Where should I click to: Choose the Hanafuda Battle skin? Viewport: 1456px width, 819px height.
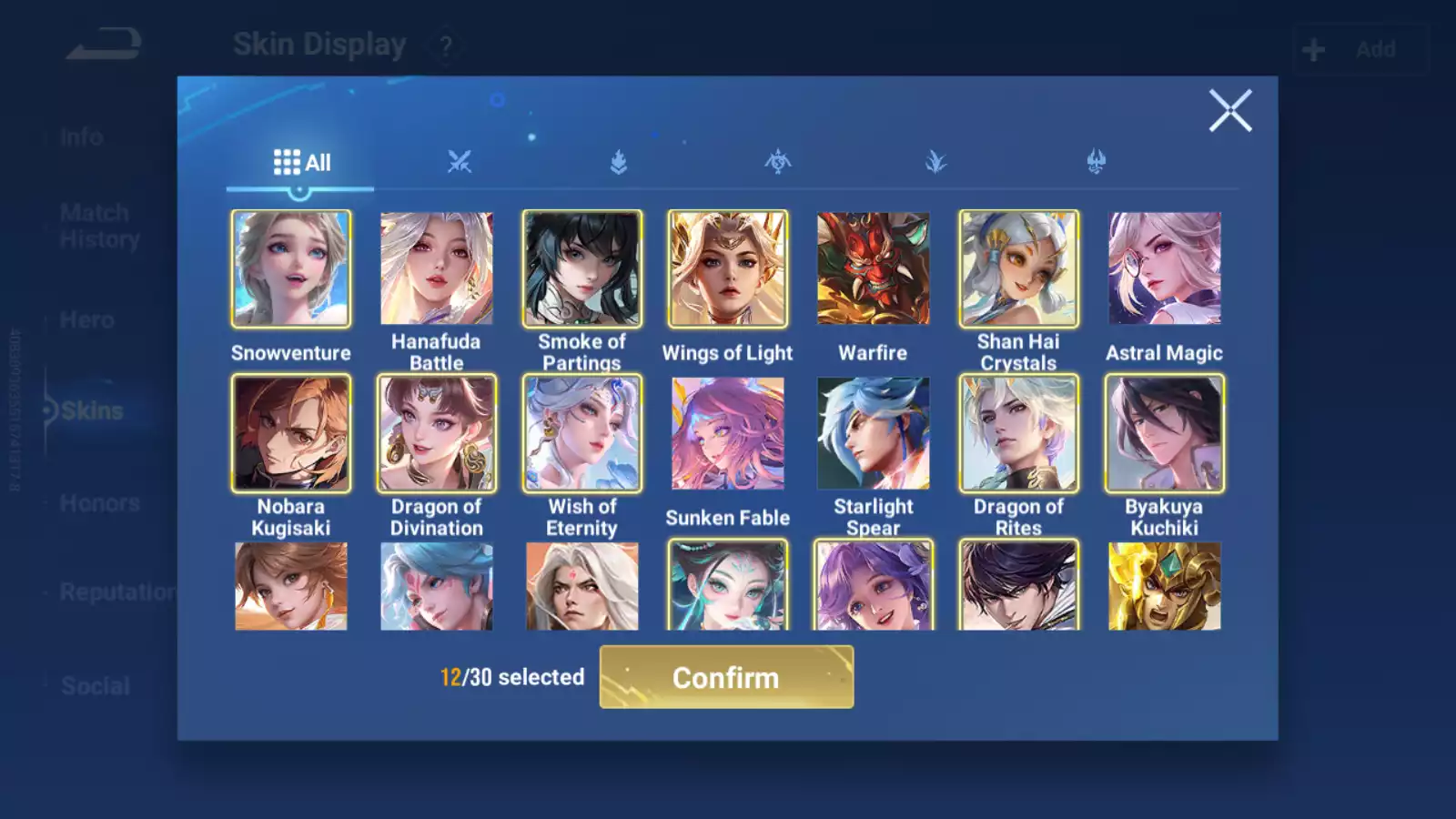click(437, 268)
